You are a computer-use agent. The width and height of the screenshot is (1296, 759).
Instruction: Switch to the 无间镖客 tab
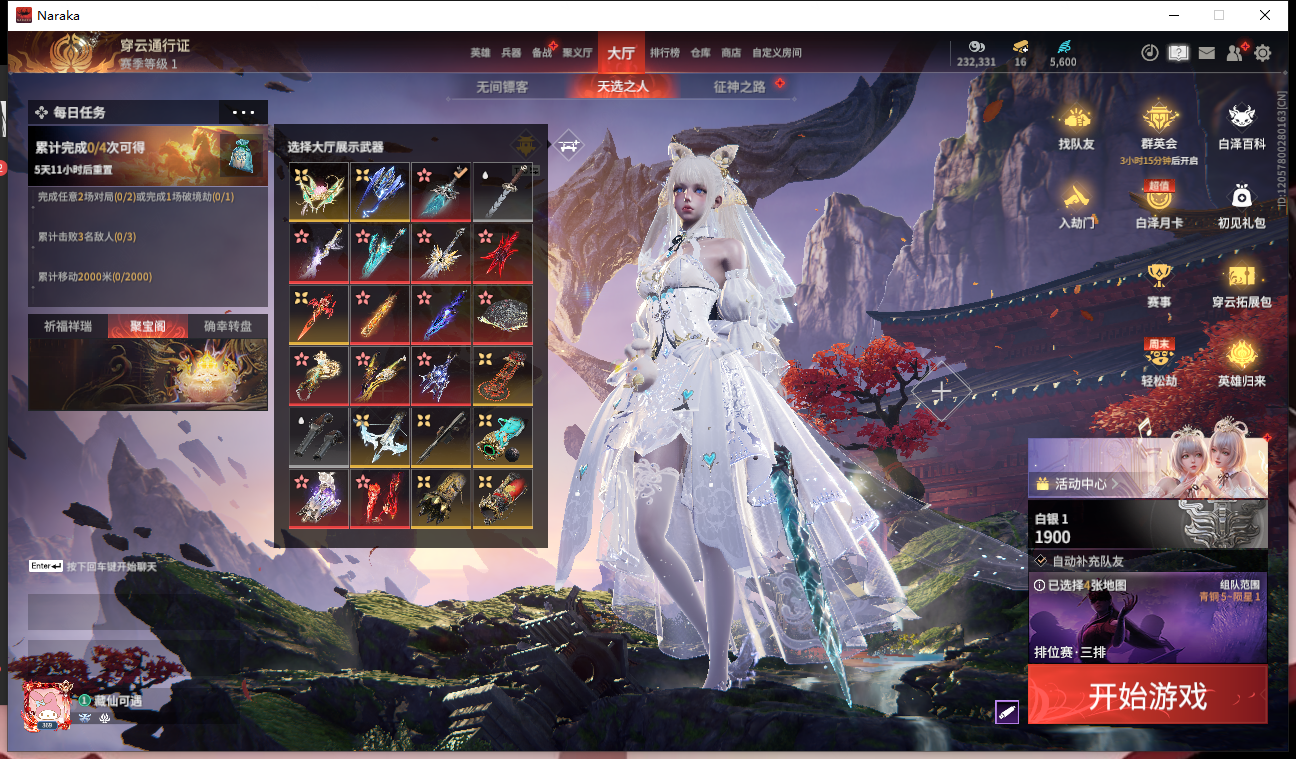[502, 87]
